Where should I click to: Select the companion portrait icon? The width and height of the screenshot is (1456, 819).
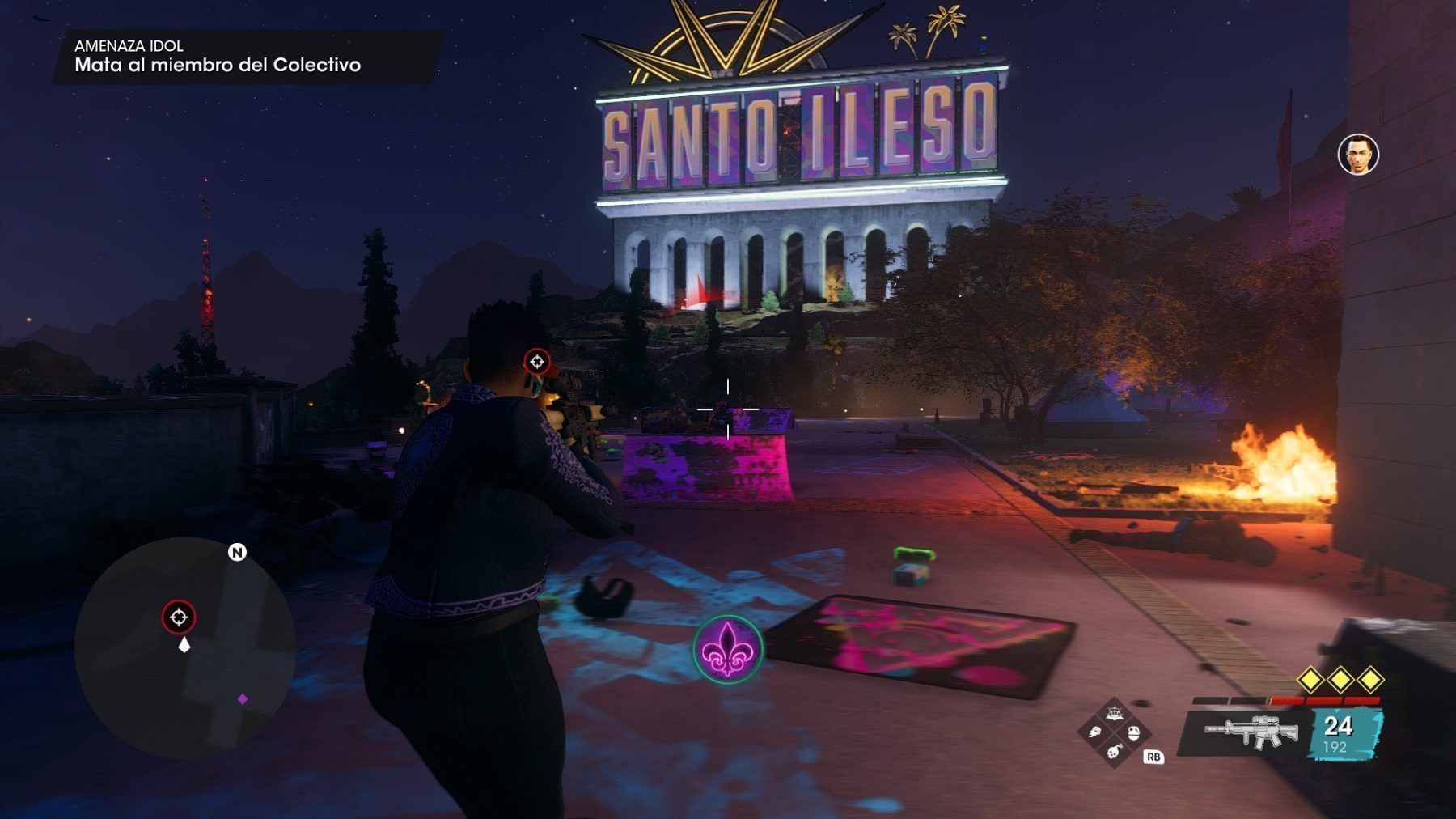pyautogui.click(x=1358, y=155)
